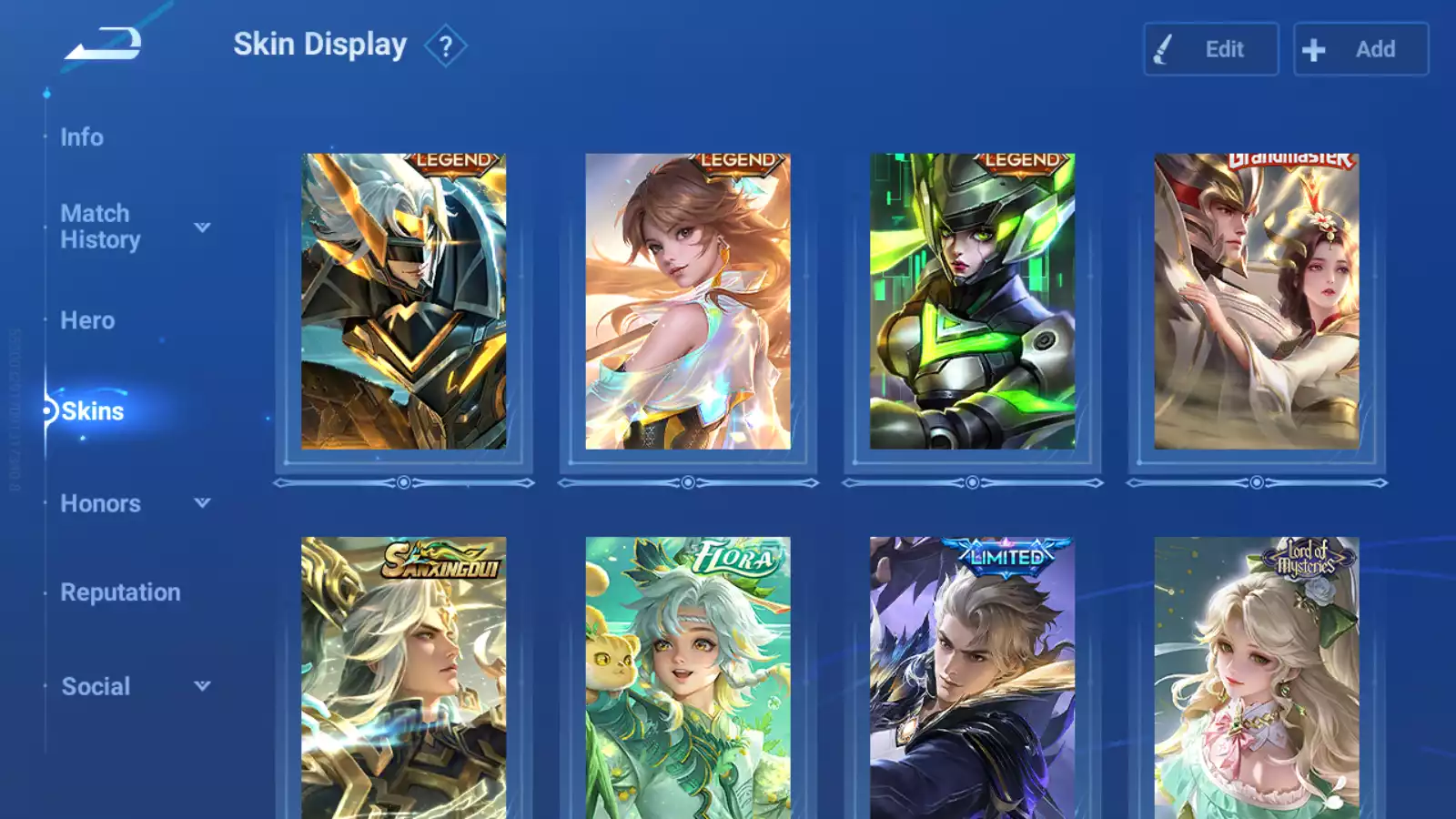This screenshot has width=1456, height=819.
Task: Choose the Limited skin card
Action: 972,678
